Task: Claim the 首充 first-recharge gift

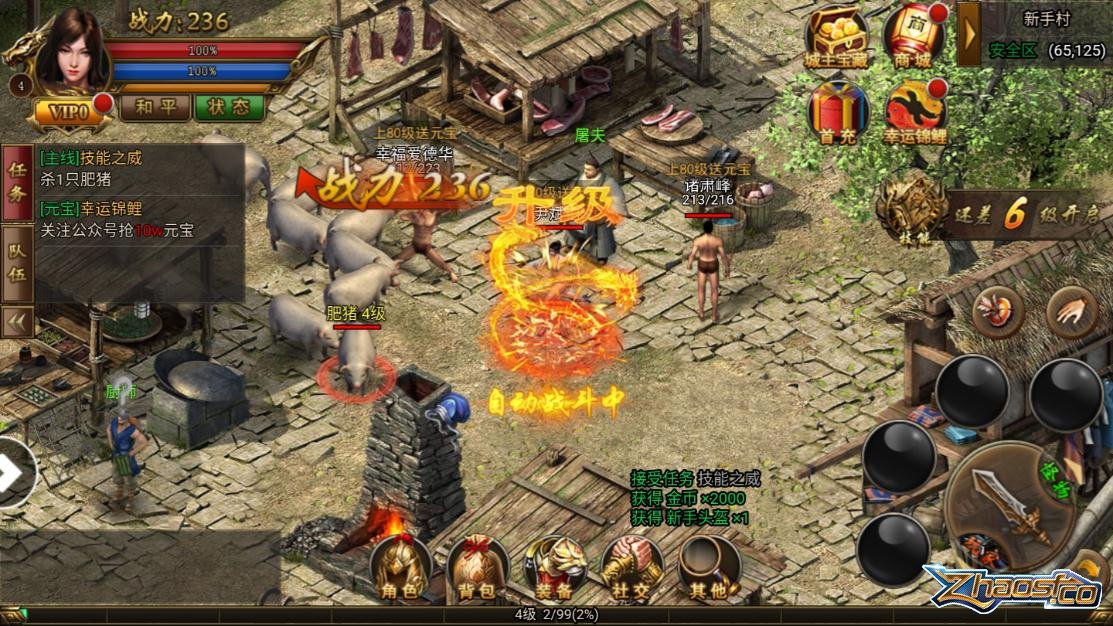Action: 837,111
